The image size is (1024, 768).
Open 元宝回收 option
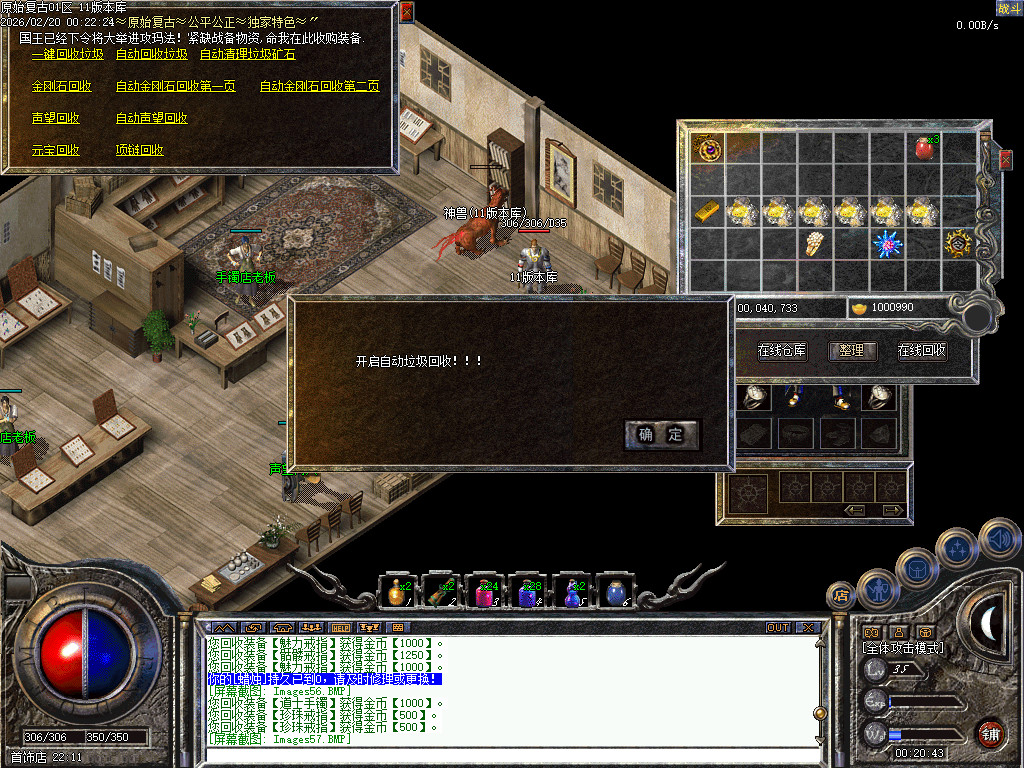(55, 151)
